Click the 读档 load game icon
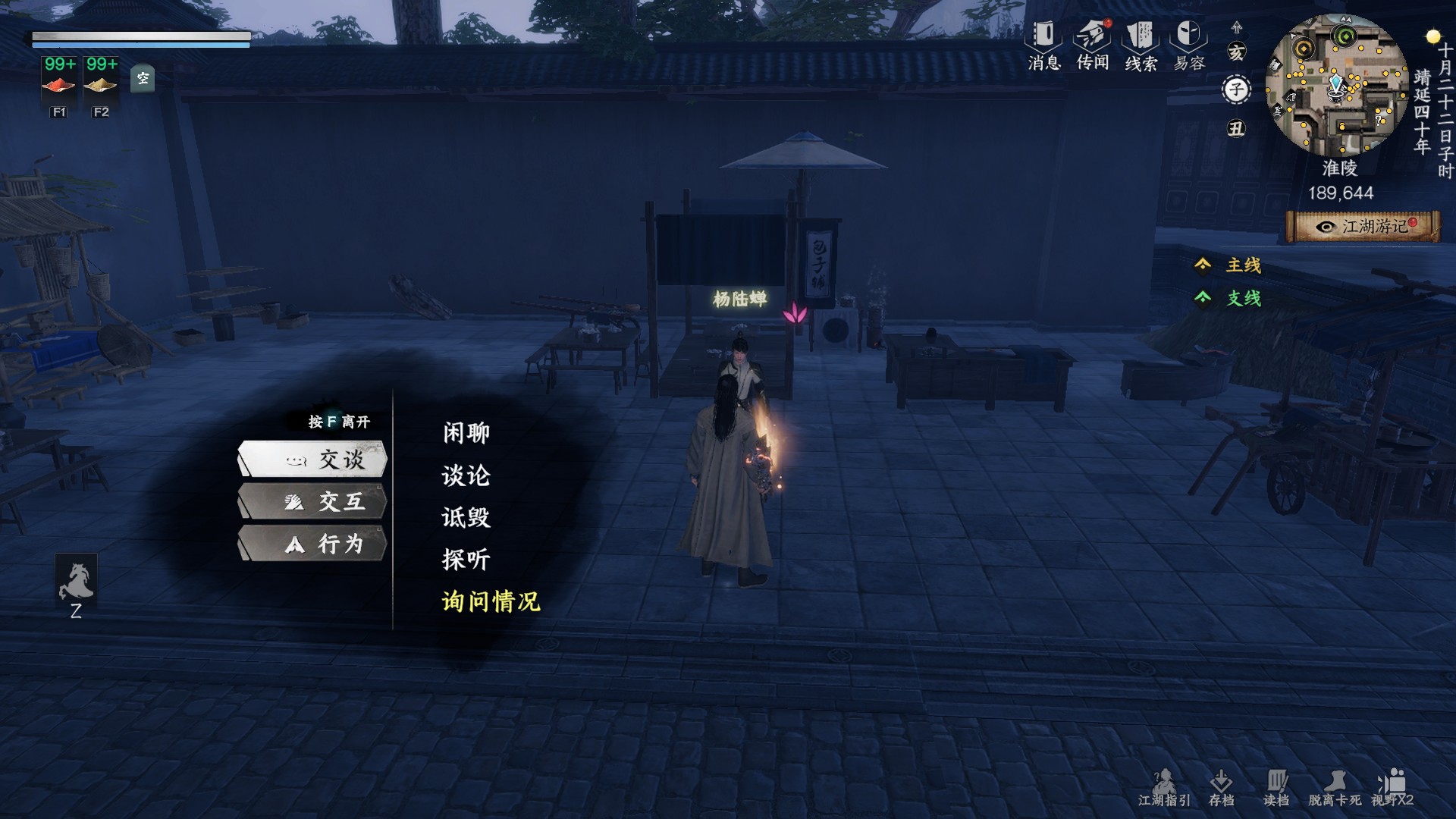This screenshot has width=1456, height=819. click(x=1276, y=787)
